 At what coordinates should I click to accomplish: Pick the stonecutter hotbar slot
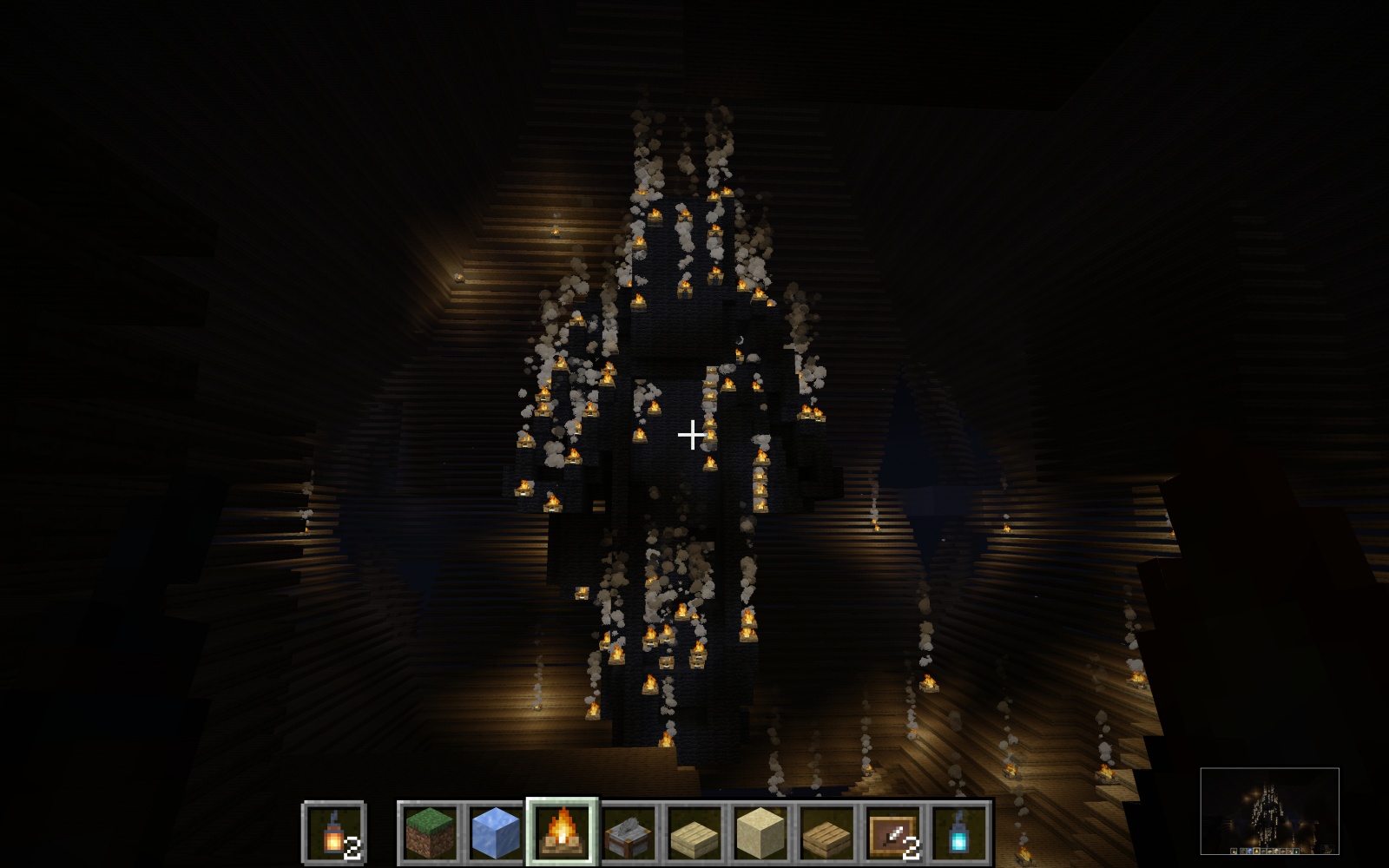click(629, 831)
